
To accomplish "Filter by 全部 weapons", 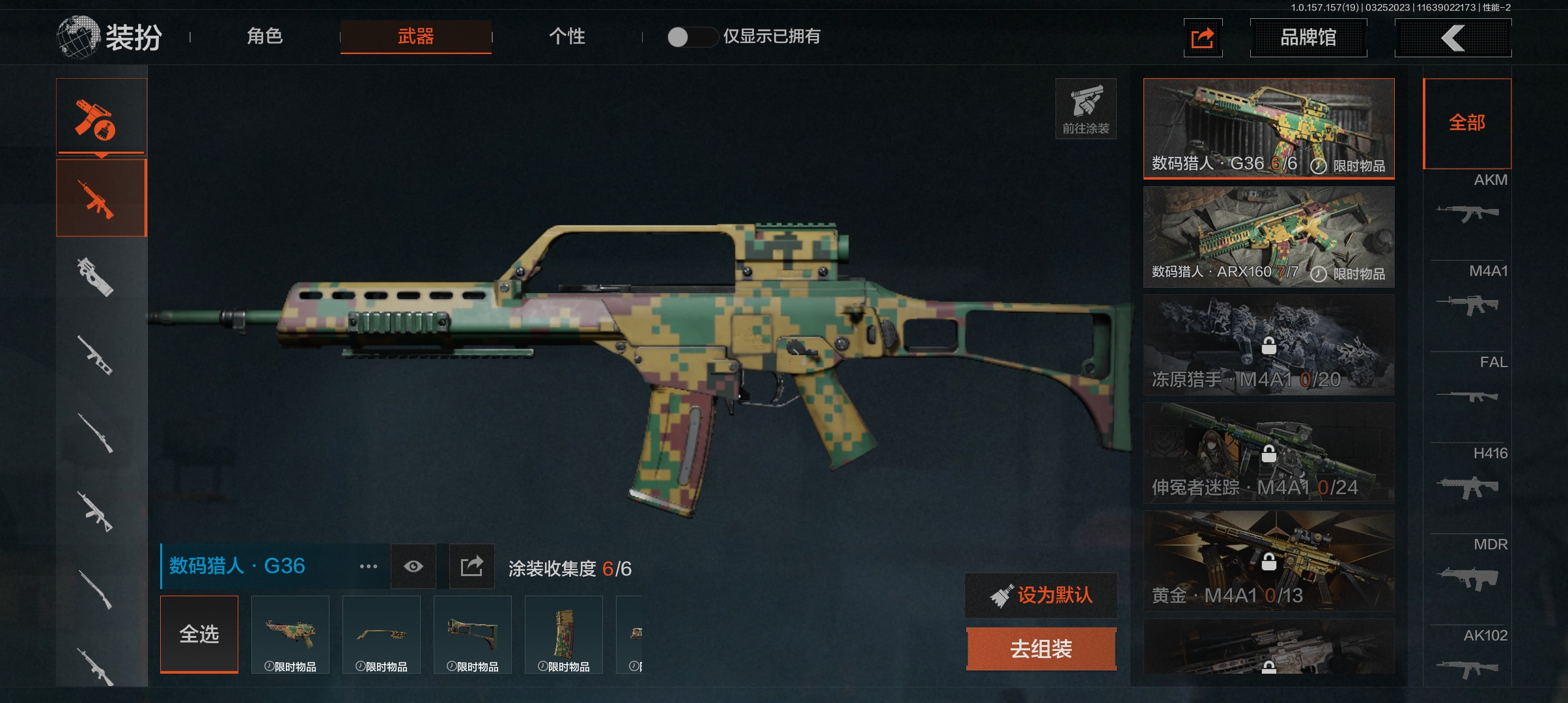I will (x=1466, y=122).
